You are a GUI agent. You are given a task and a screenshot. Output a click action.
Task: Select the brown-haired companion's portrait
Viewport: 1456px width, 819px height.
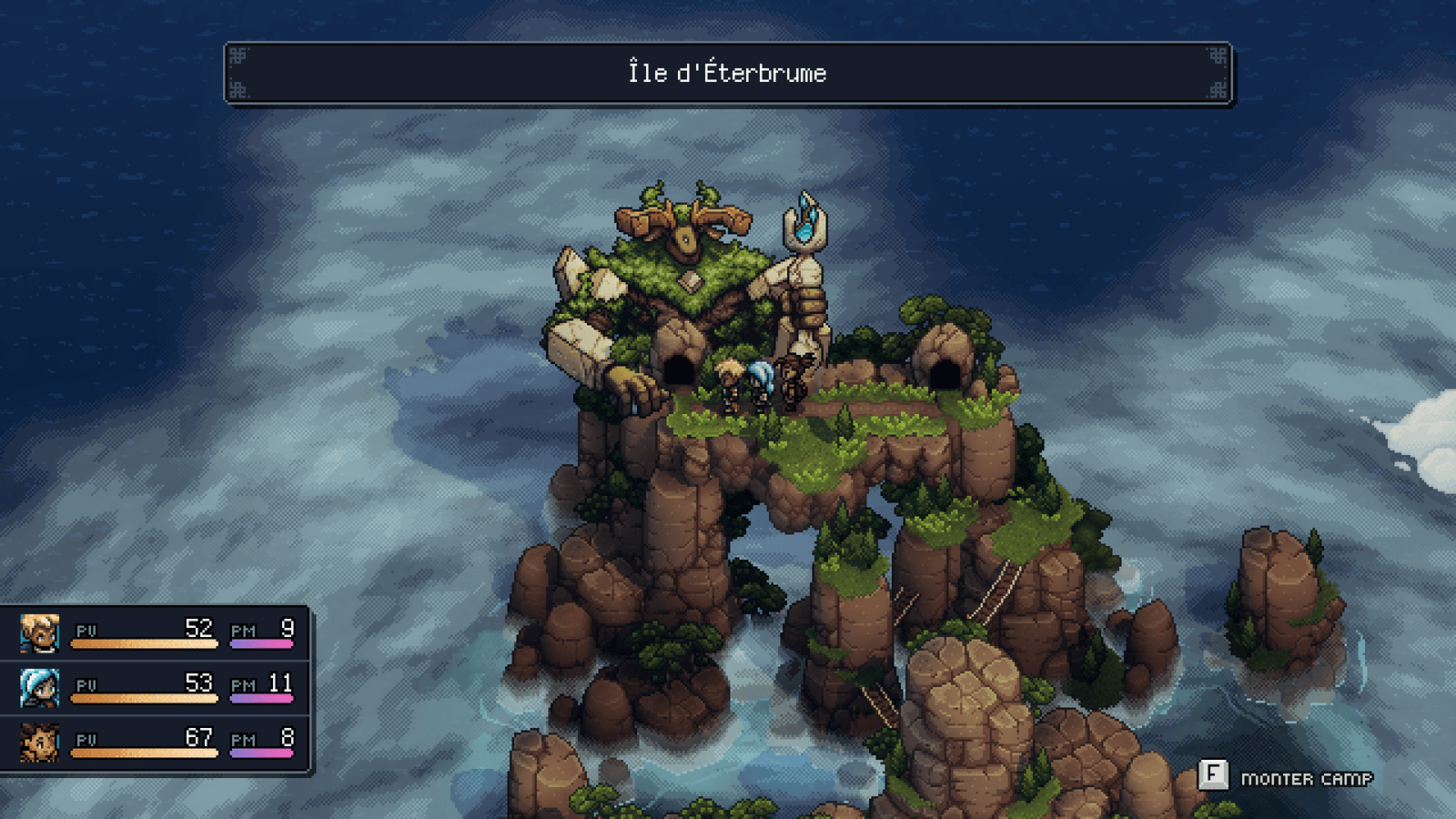[x=40, y=743]
